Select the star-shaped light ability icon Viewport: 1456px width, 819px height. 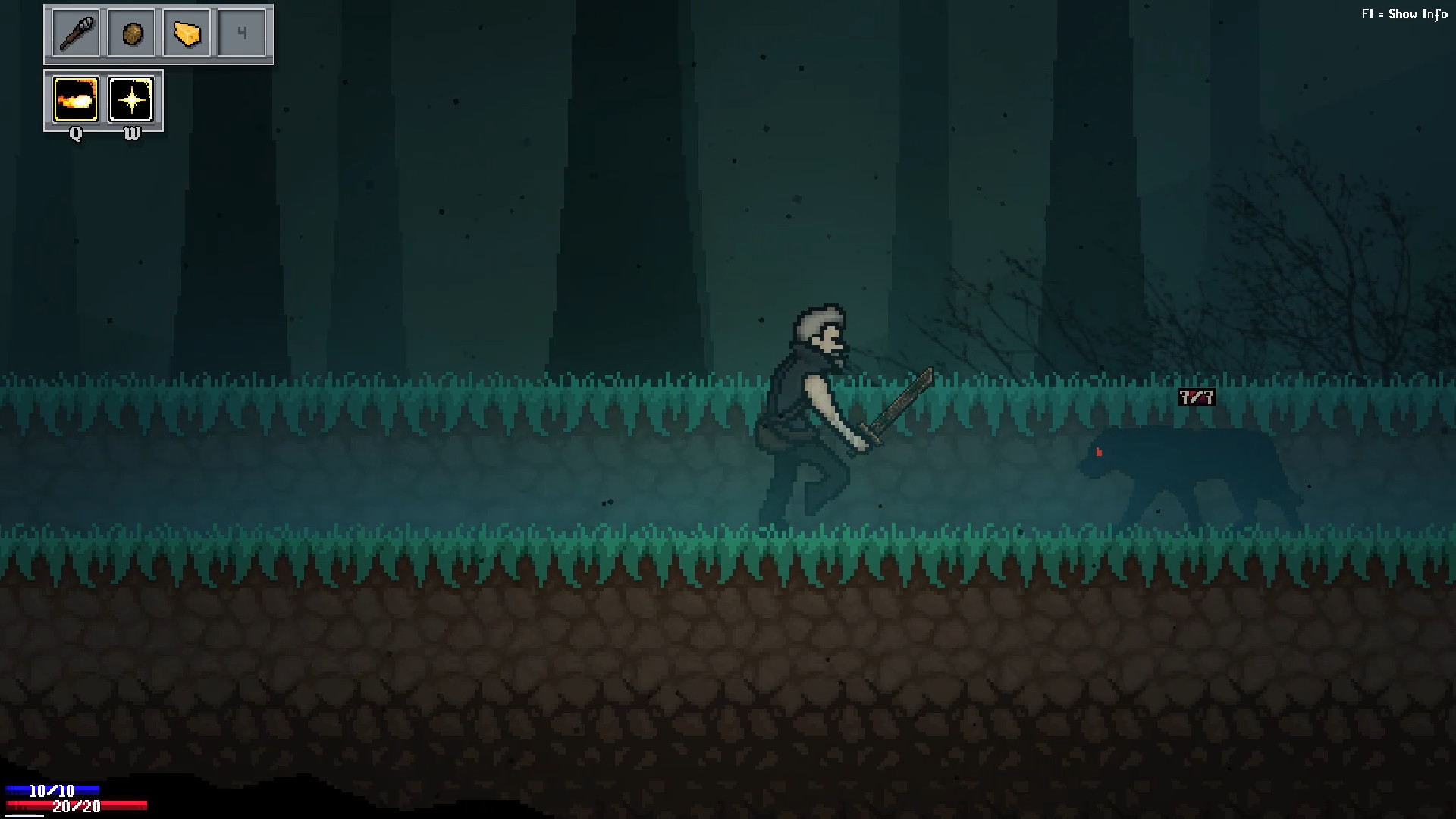(132, 99)
